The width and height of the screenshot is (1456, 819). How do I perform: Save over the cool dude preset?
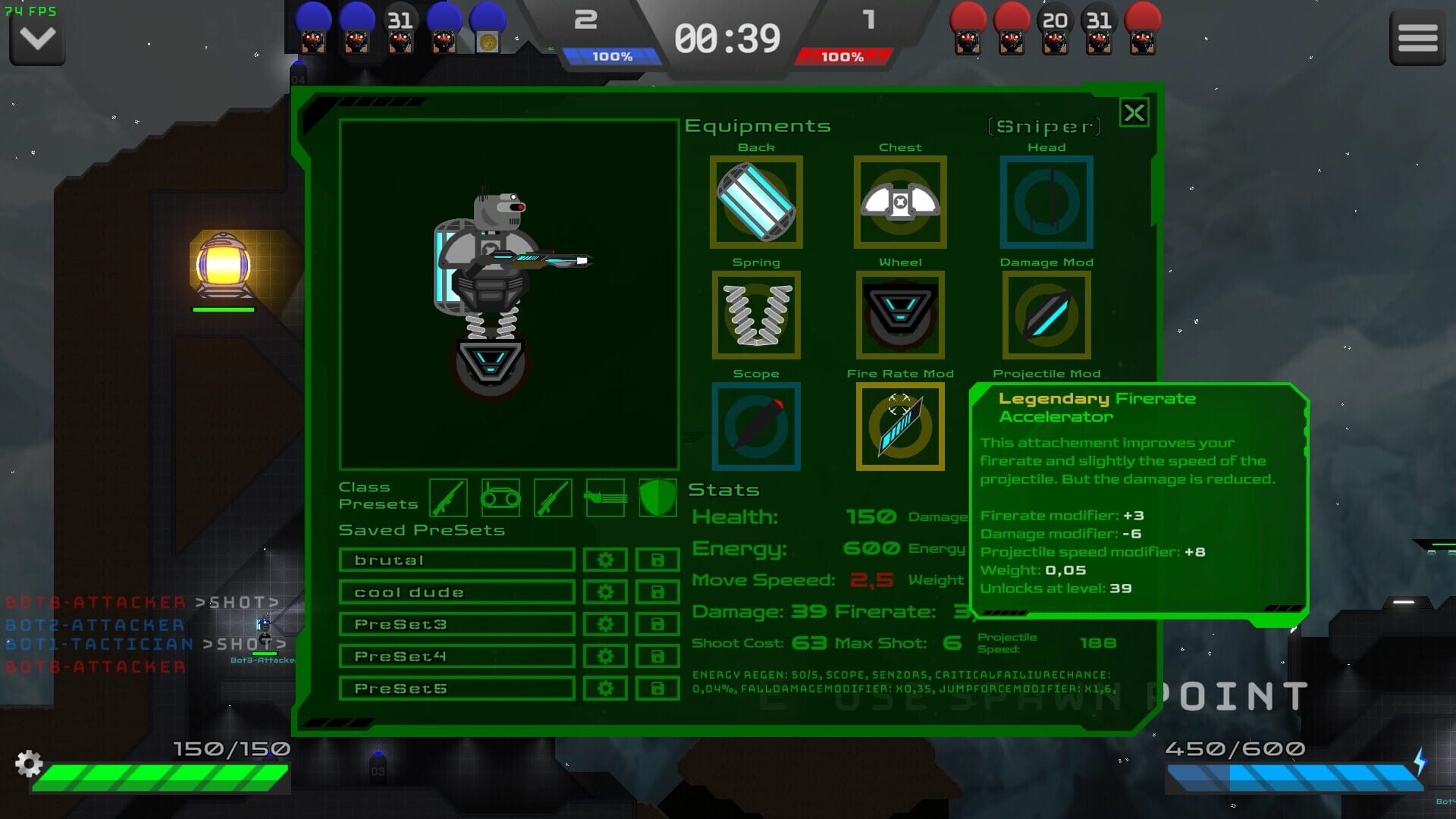coord(657,591)
